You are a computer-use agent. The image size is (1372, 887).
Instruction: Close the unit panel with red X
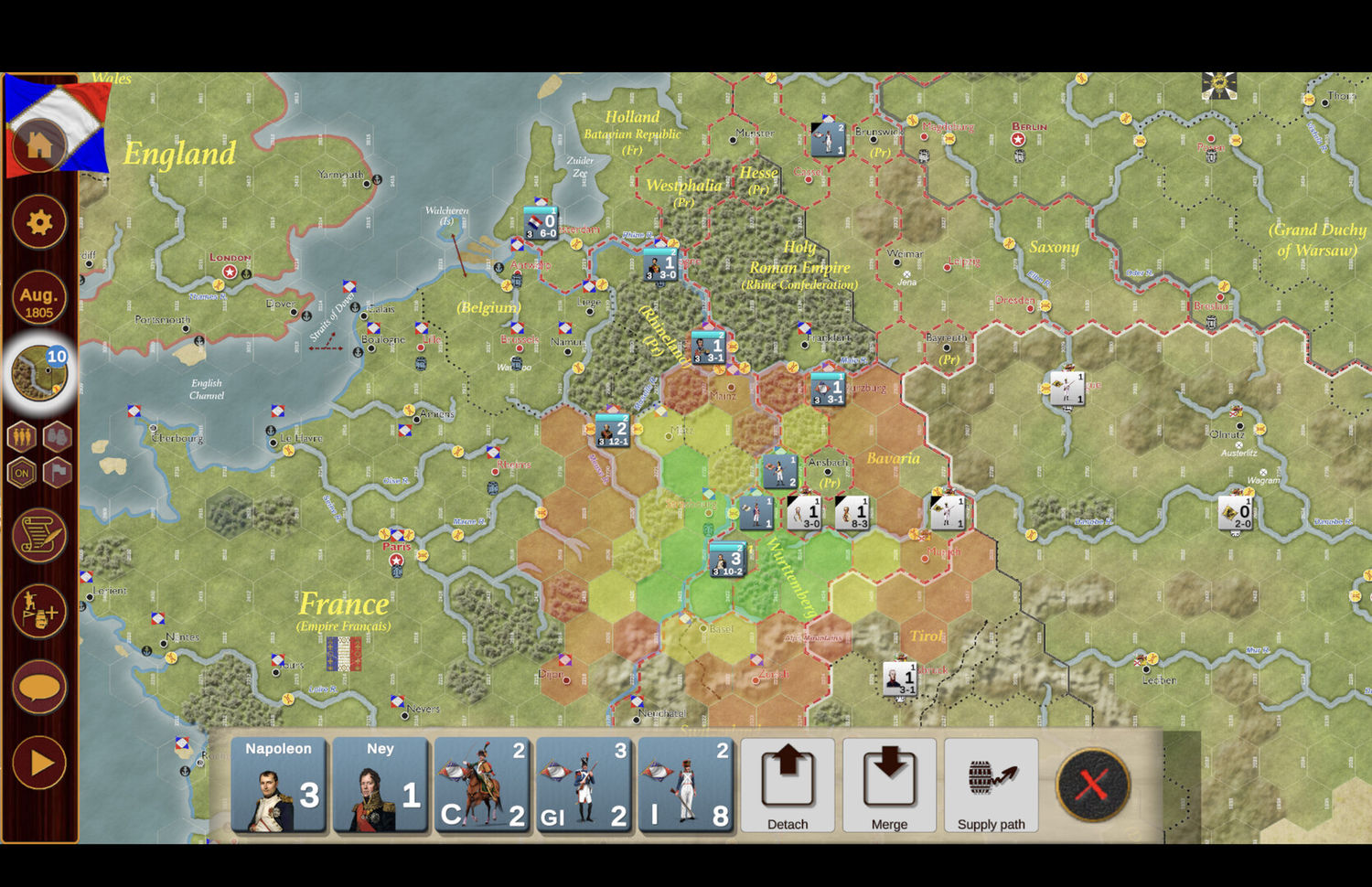(x=1093, y=785)
